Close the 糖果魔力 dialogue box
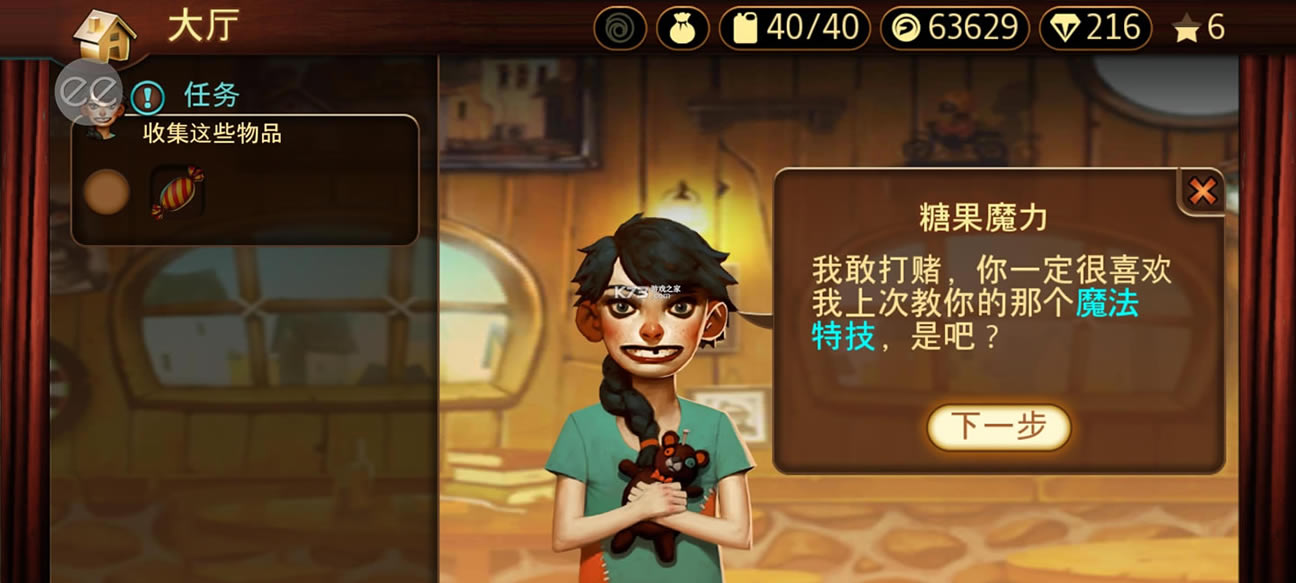The width and height of the screenshot is (1296, 583). pyautogui.click(x=1202, y=191)
